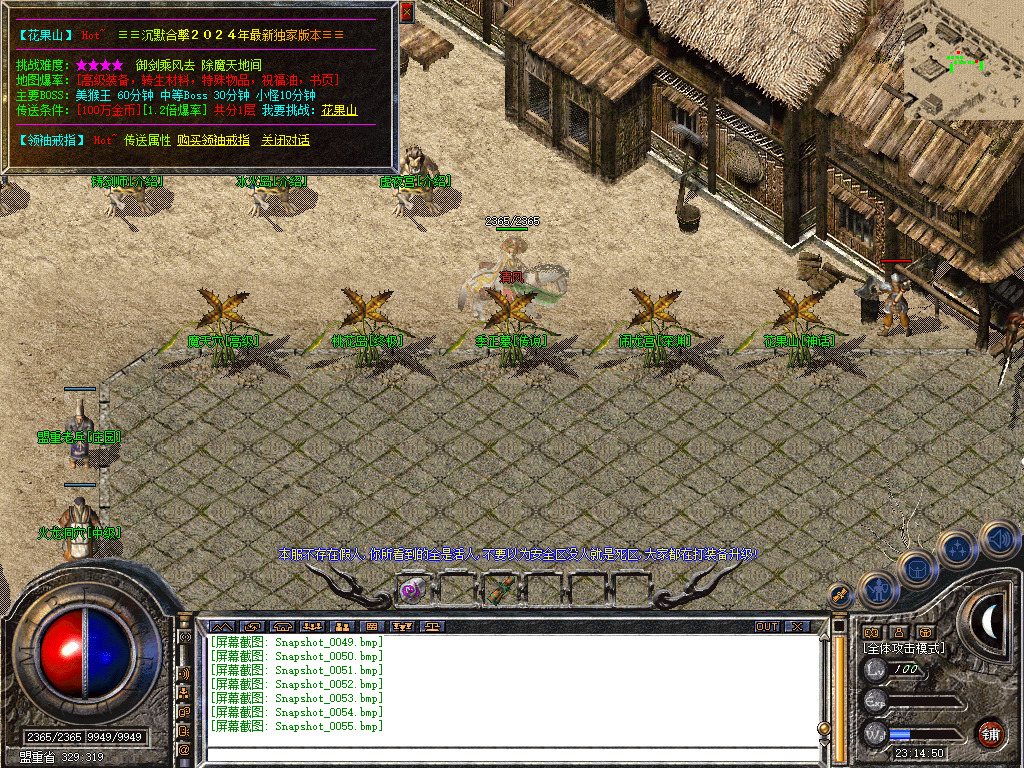Click the balance scale icon above the chat
Viewport: 1024px width, 768px height.
coord(432,627)
